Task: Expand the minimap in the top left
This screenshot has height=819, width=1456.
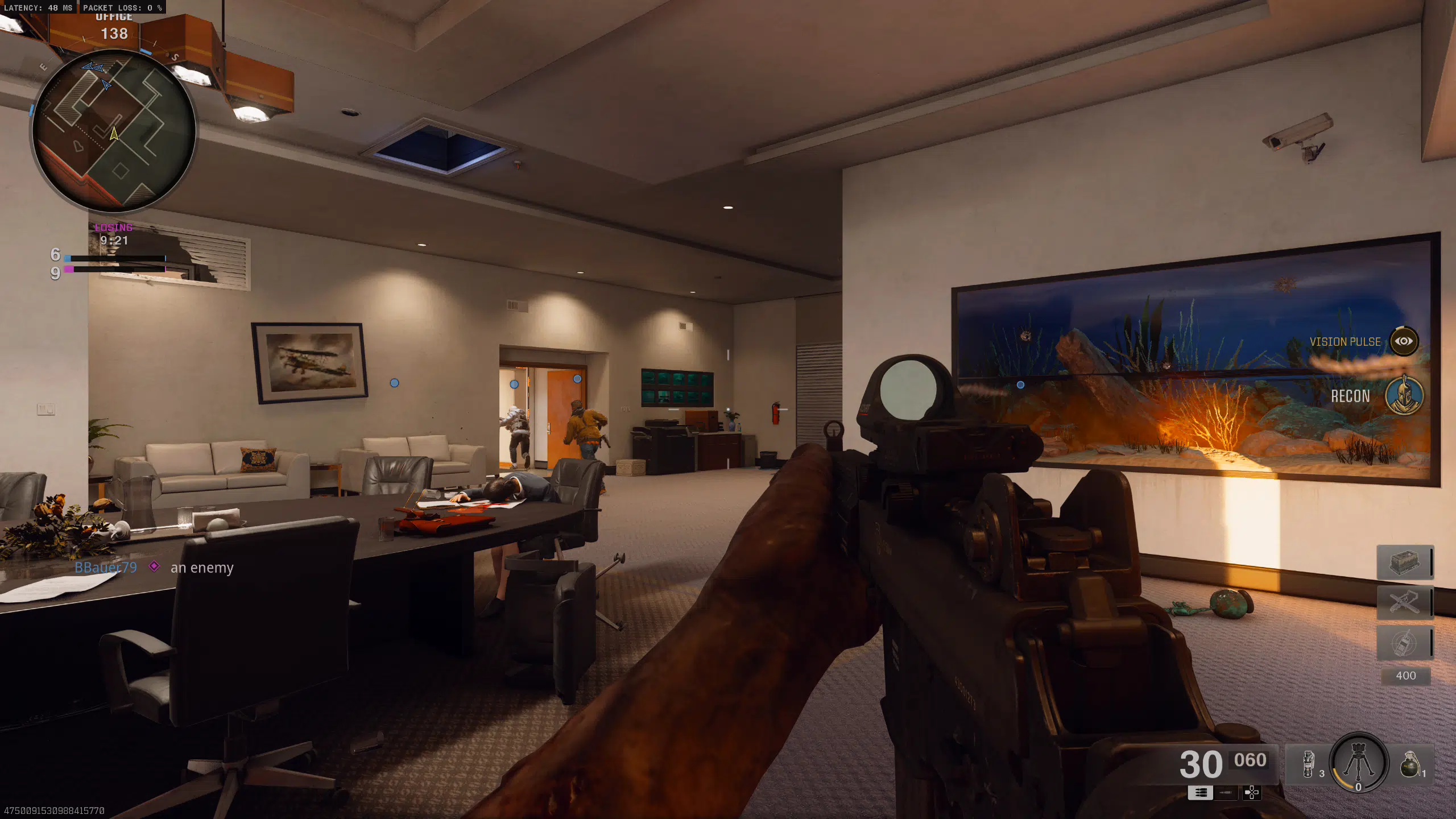Action: coord(114,131)
